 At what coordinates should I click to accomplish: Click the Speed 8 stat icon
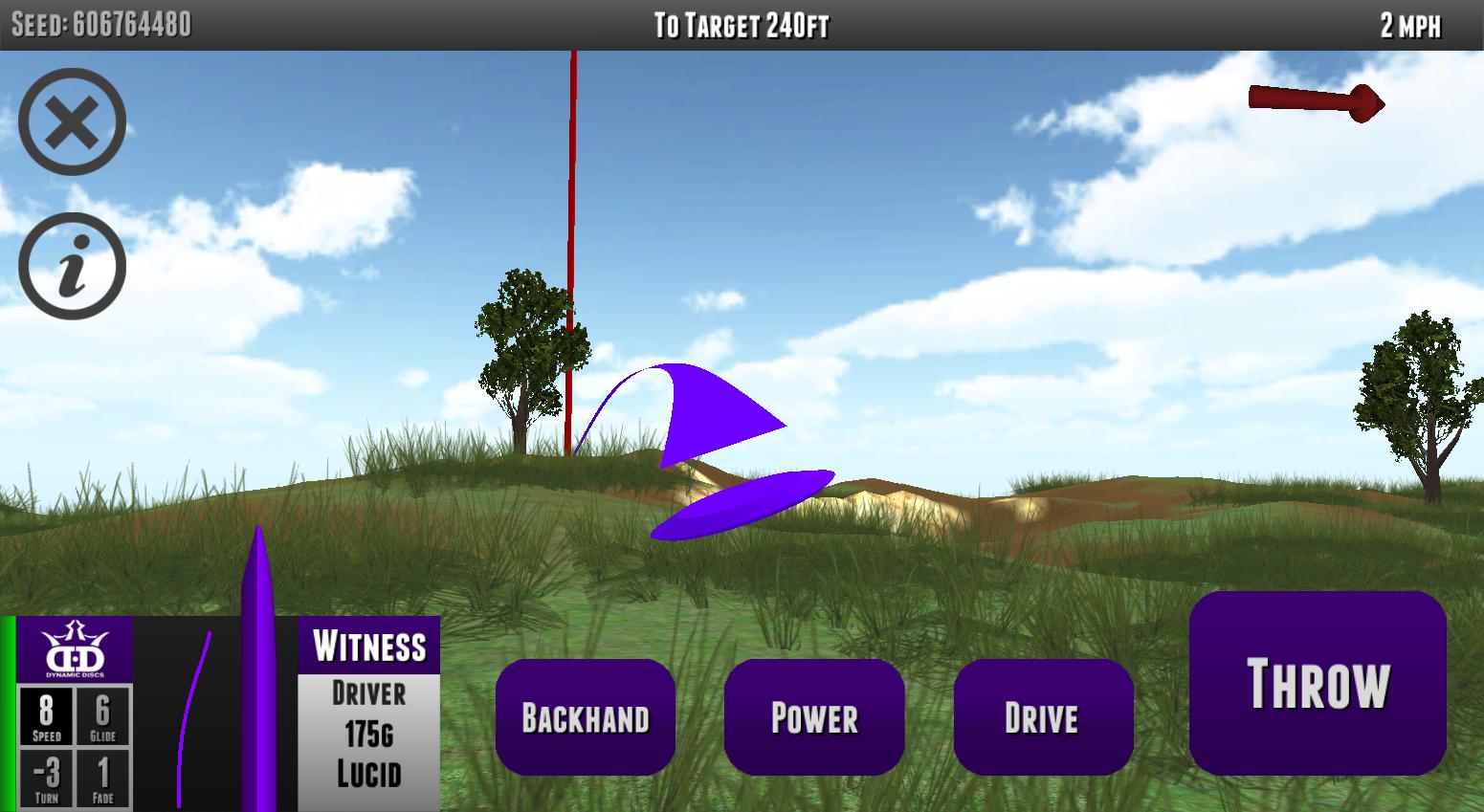pos(45,718)
